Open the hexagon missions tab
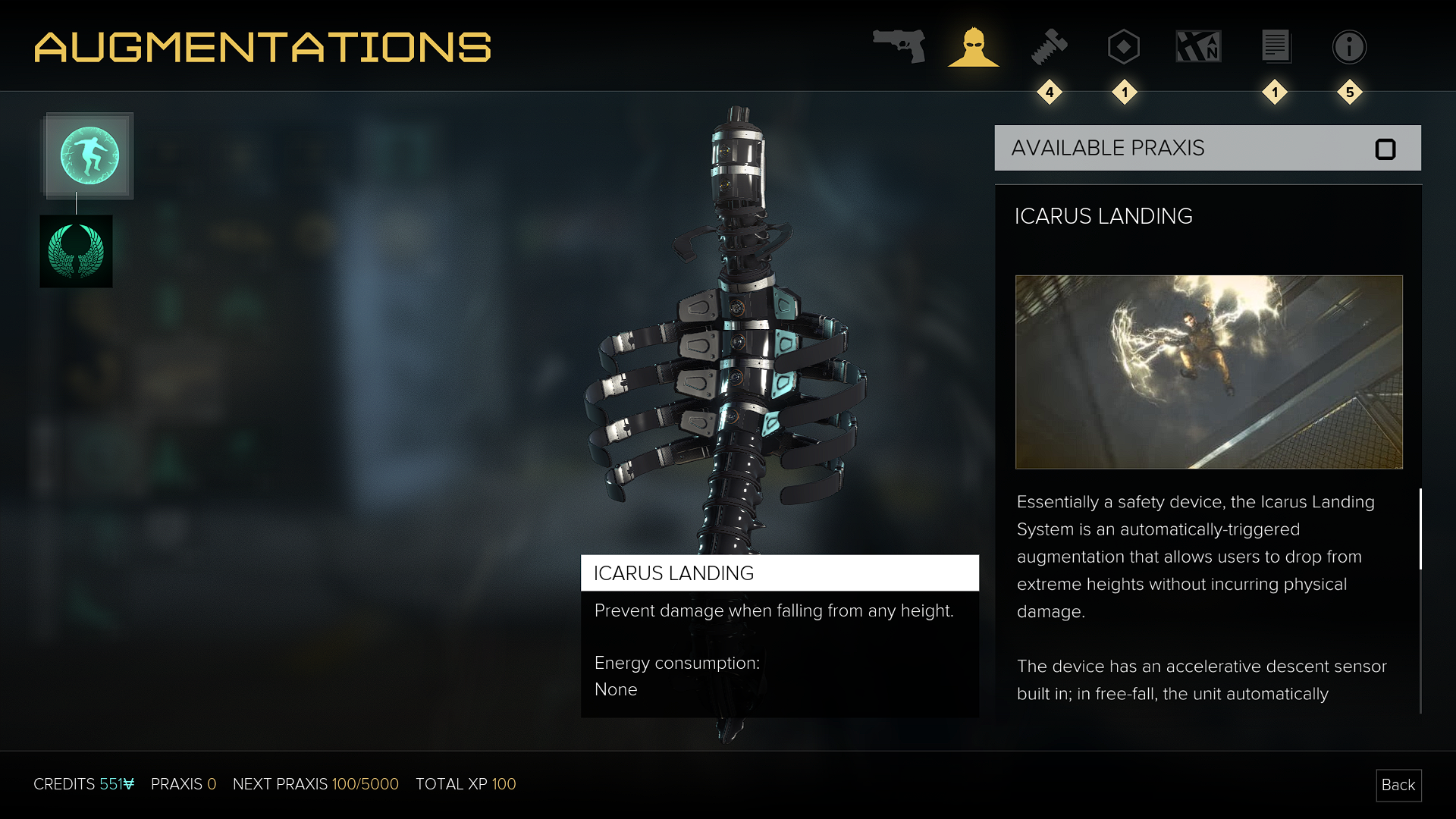This screenshot has height=819, width=1456. pos(1124,47)
